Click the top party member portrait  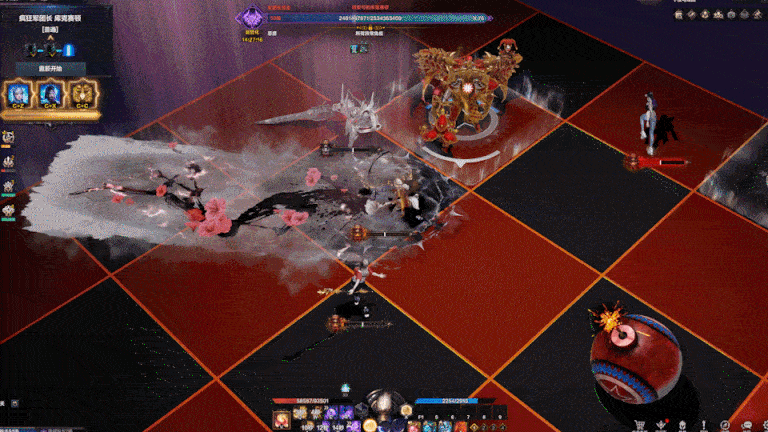tap(8, 137)
